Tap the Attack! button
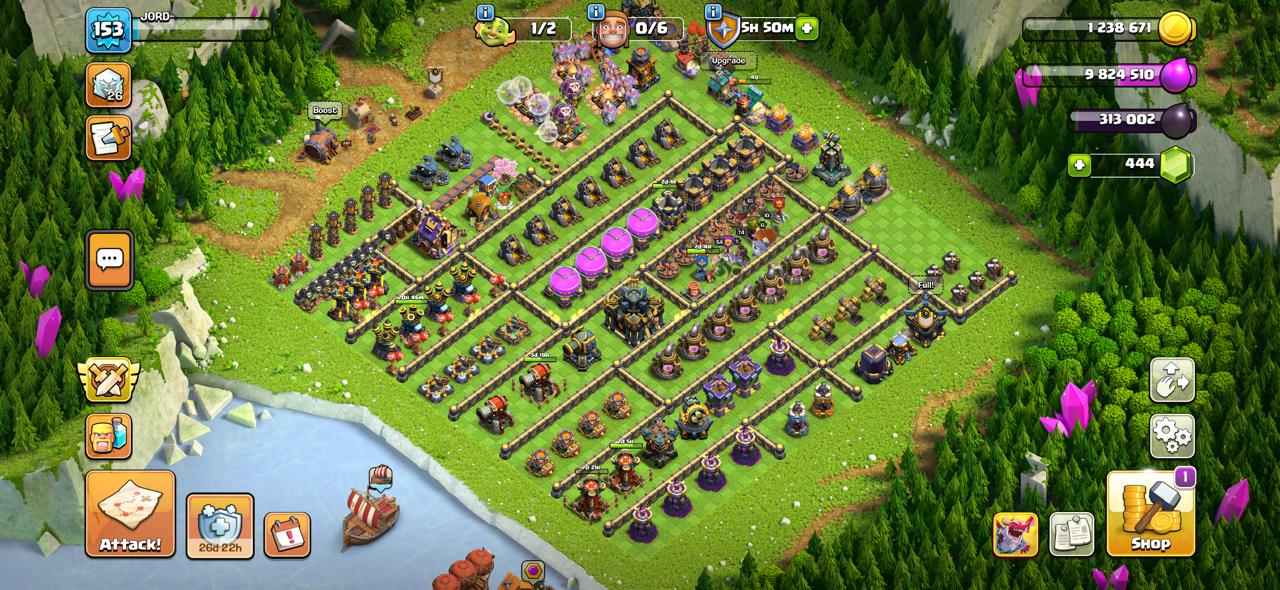The image size is (1280, 590). pyautogui.click(x=130, y=514)
